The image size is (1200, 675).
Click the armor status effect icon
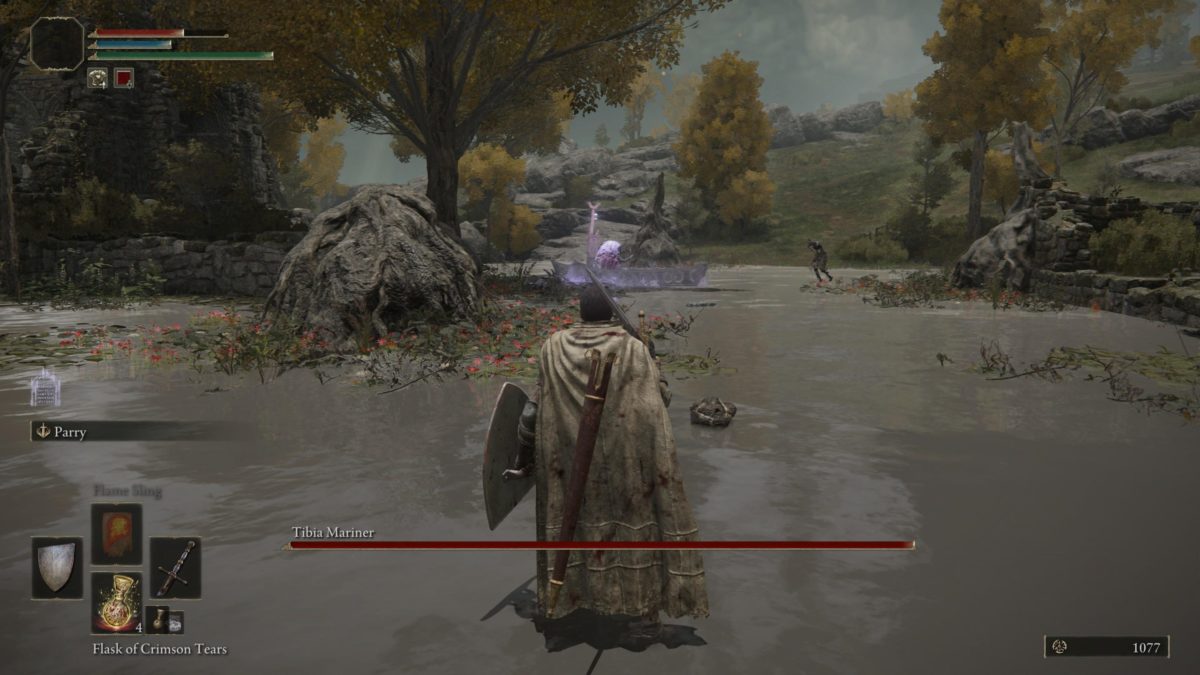pos(97,77)
